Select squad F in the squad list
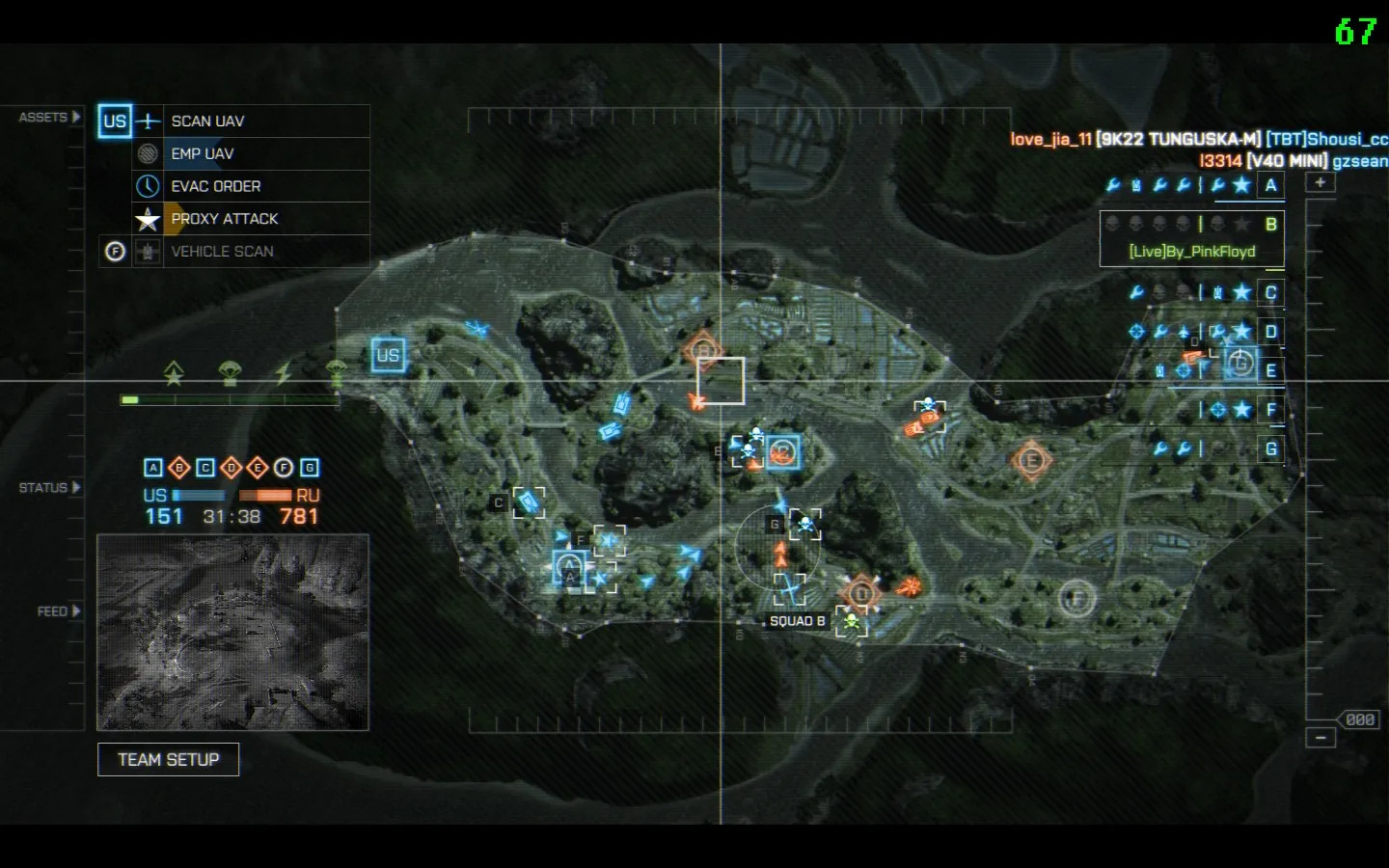 click(1270, 410)
